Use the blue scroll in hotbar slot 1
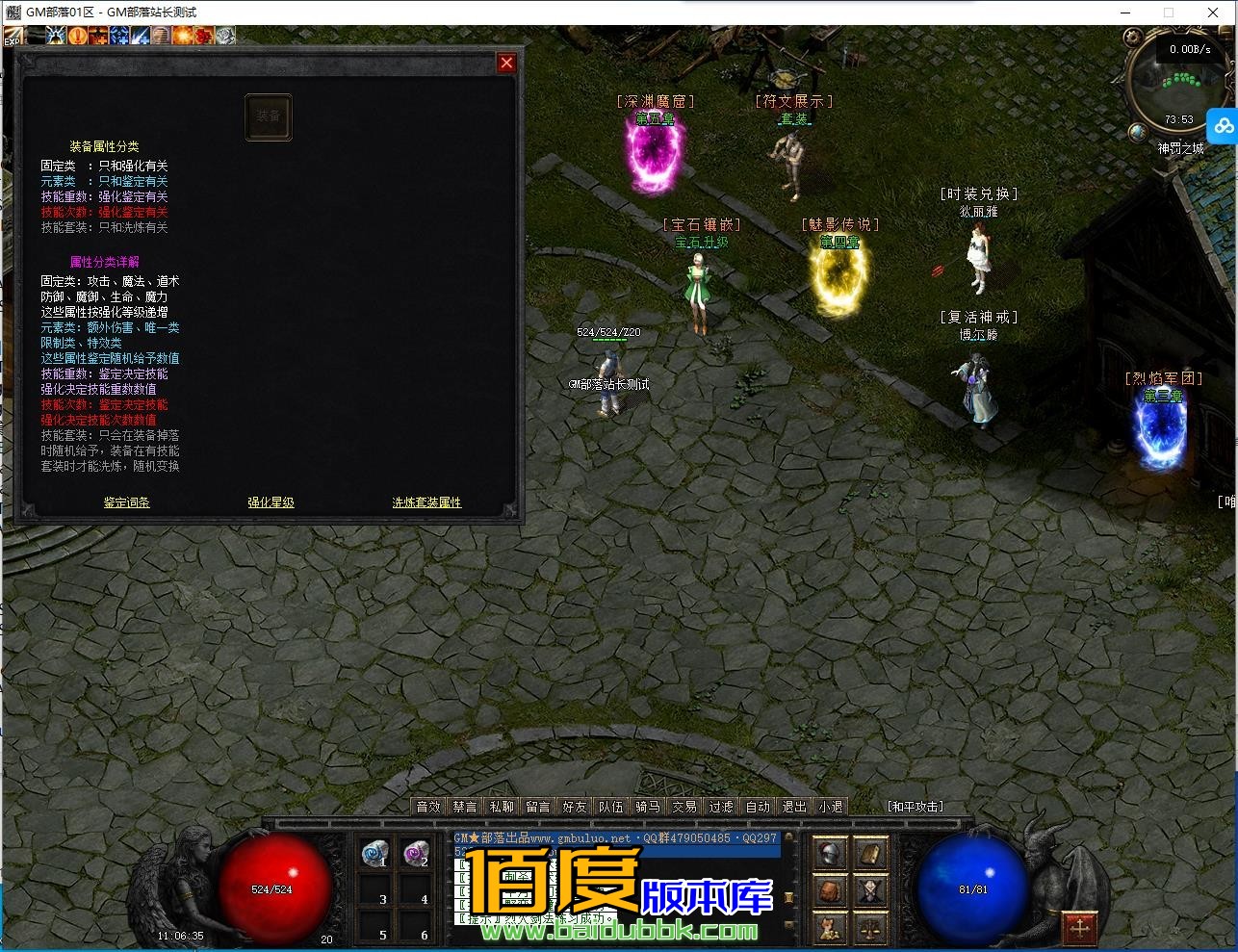The height and width of the screenshot is (952, 1238). point(375,853)
